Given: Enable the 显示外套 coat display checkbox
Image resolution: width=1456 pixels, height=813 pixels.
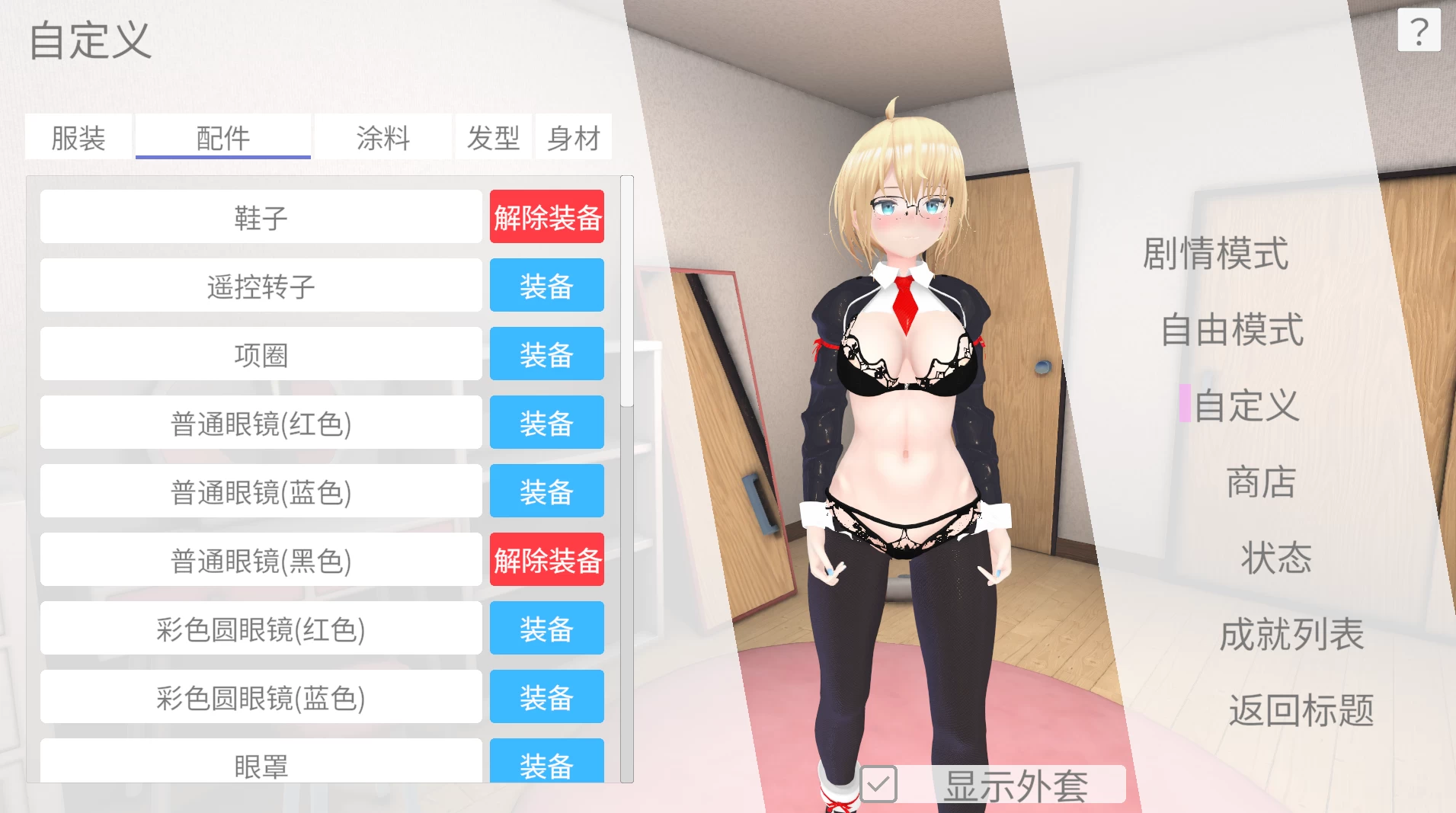Looking at the screenshot, I should [880, 783].
